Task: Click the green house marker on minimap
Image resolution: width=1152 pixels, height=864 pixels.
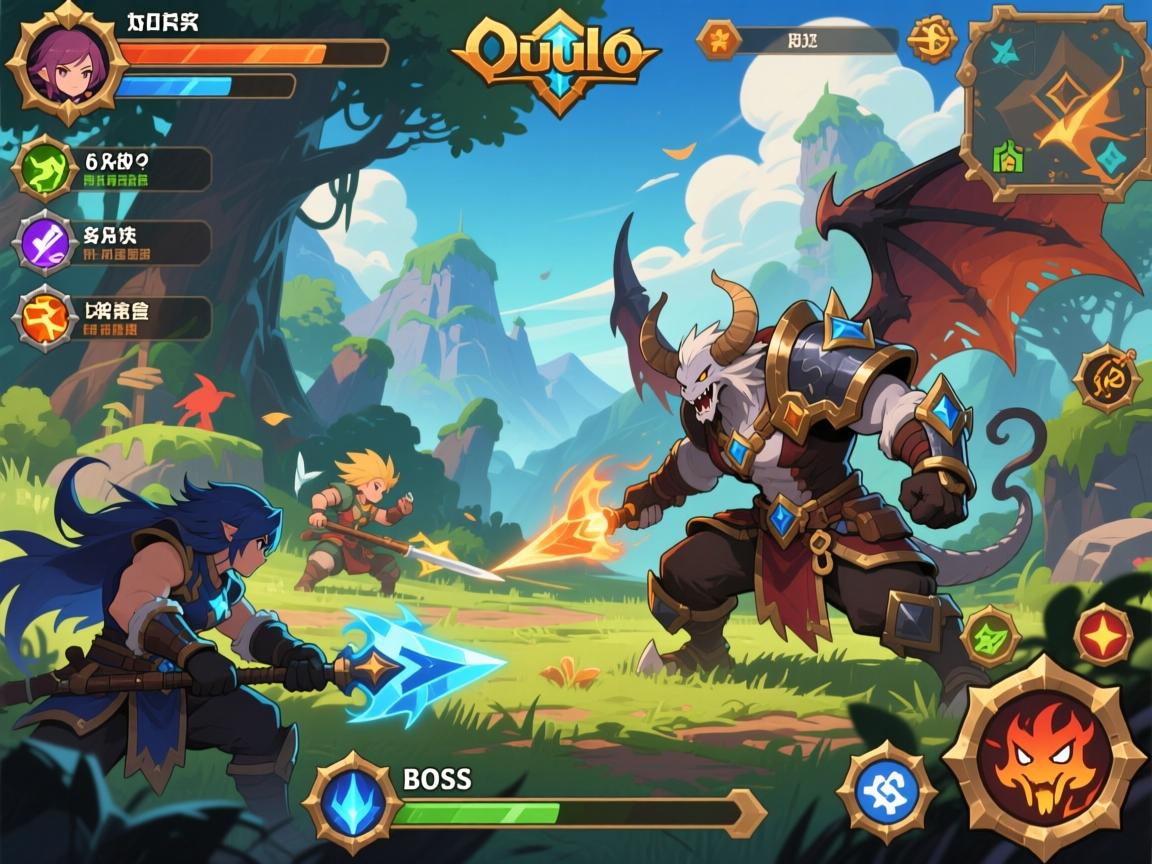Action: [1006, 156]
